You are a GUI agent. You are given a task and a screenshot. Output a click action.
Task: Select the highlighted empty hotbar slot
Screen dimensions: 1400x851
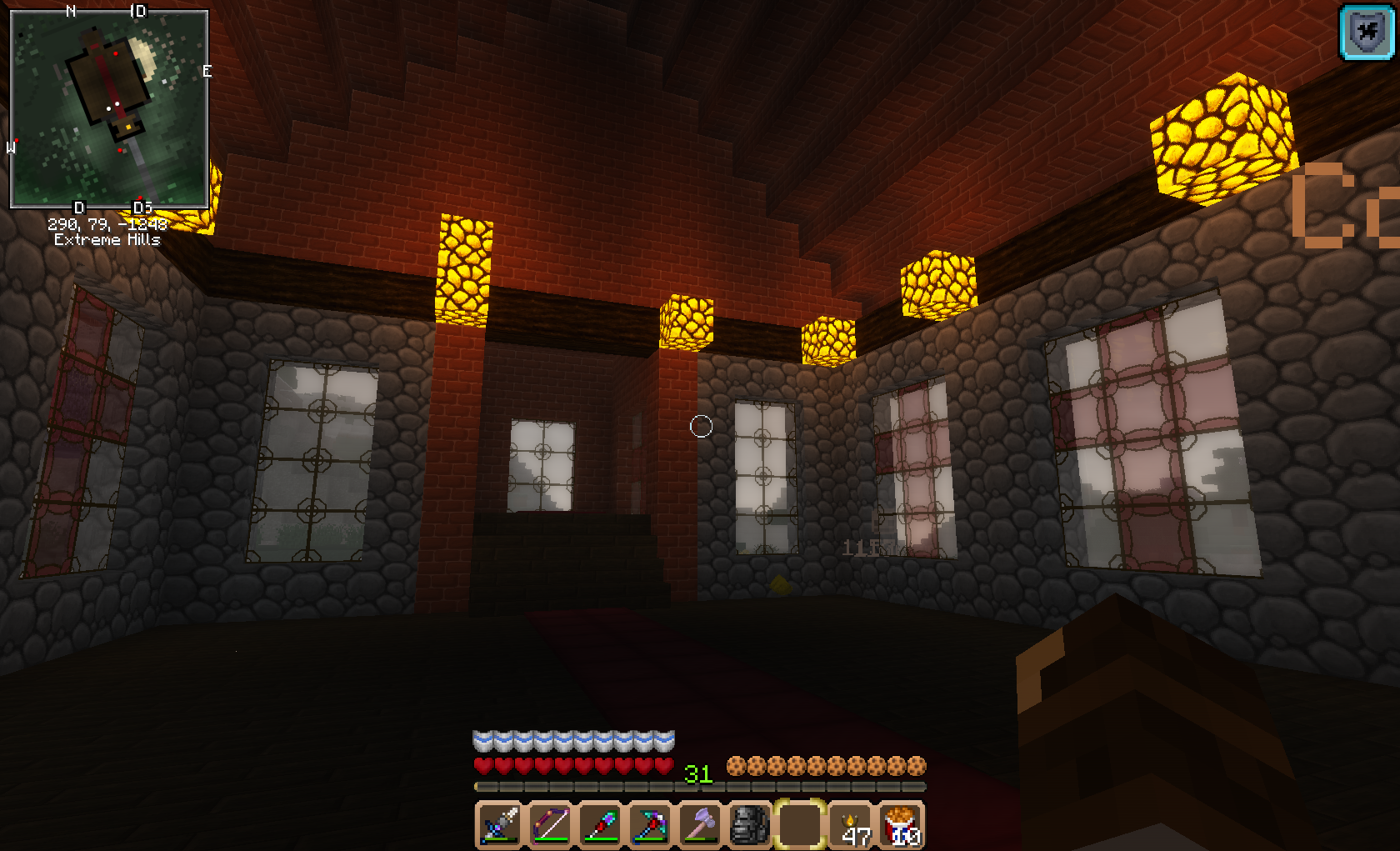pos(800,825)
